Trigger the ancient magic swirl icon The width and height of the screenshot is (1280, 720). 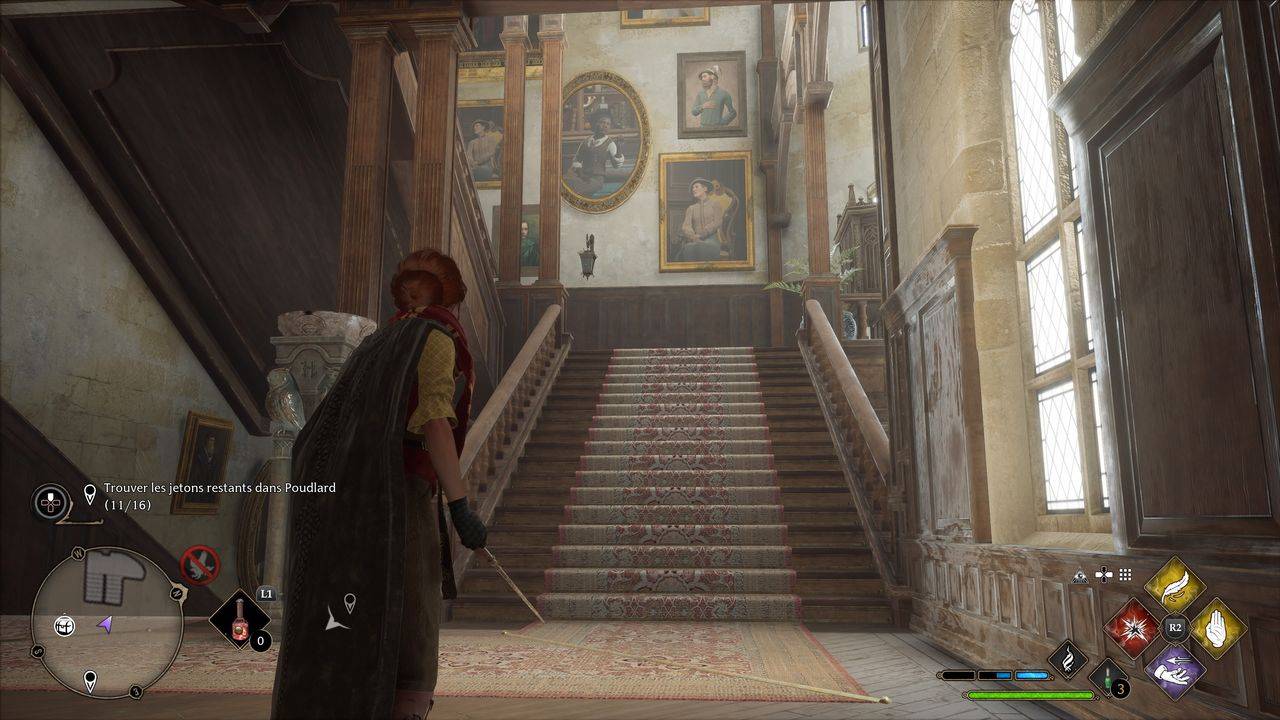tap(1067, 659)
